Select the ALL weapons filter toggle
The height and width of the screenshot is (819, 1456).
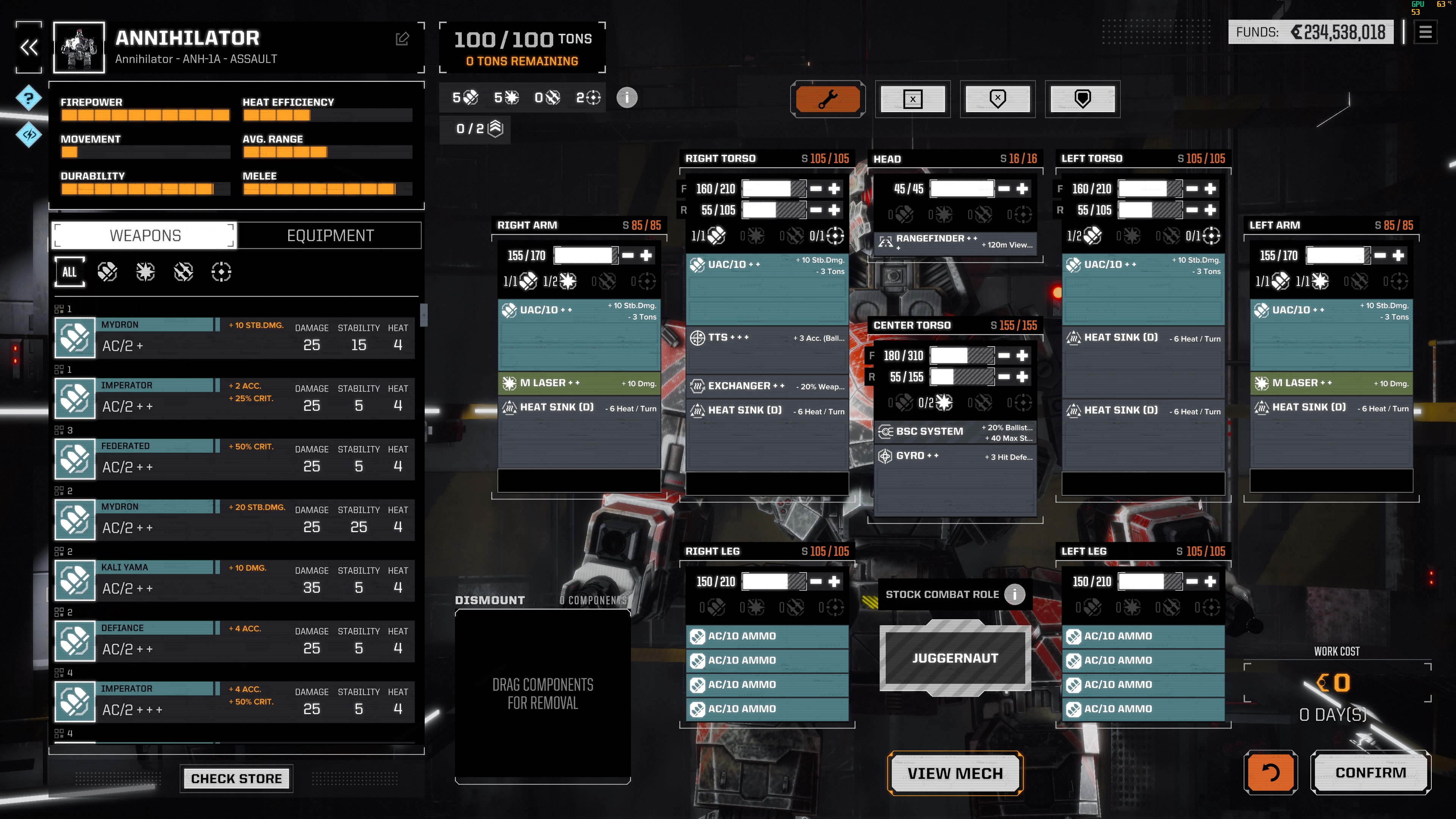[x=69, y=272]
